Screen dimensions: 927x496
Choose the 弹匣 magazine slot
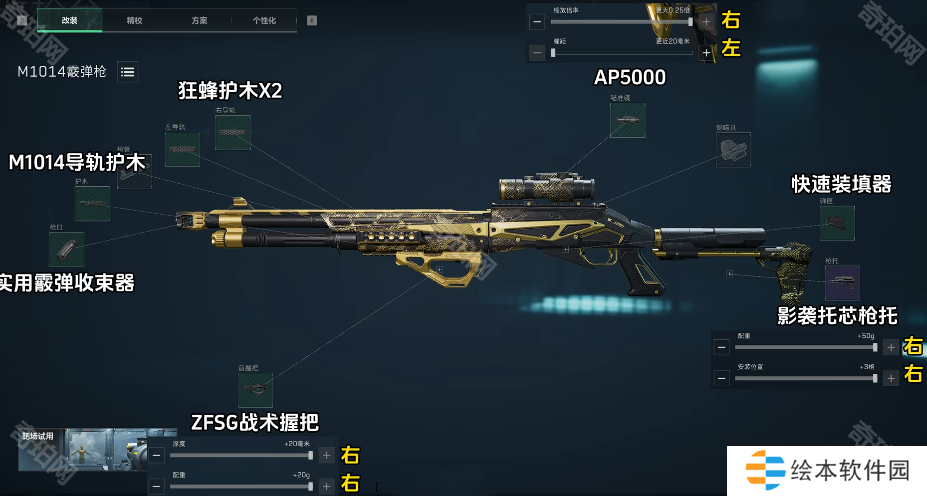(837, 223)
